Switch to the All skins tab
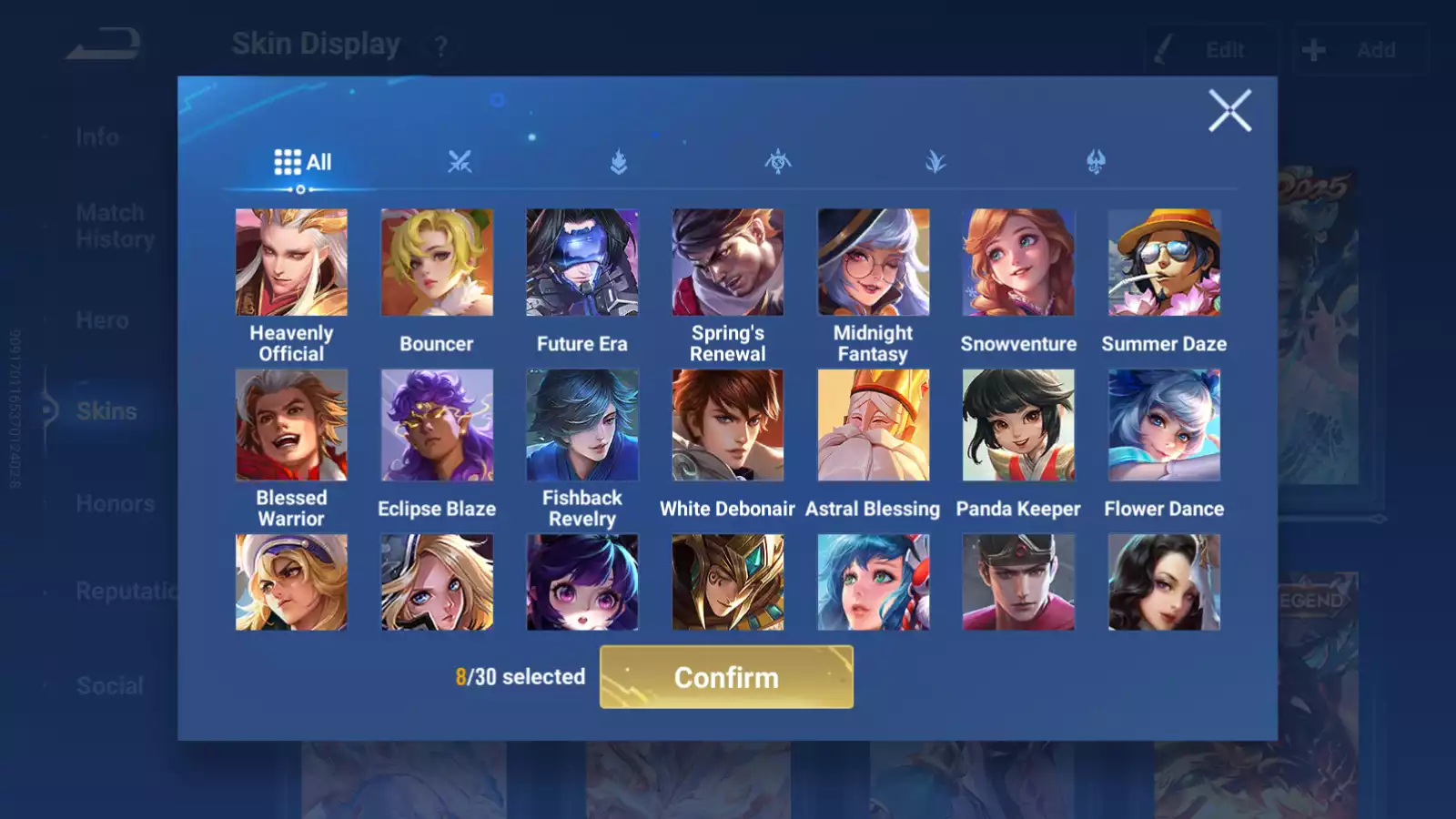Image resolution: width=1456 pixels, height=819 pixels. coord(302,163)
